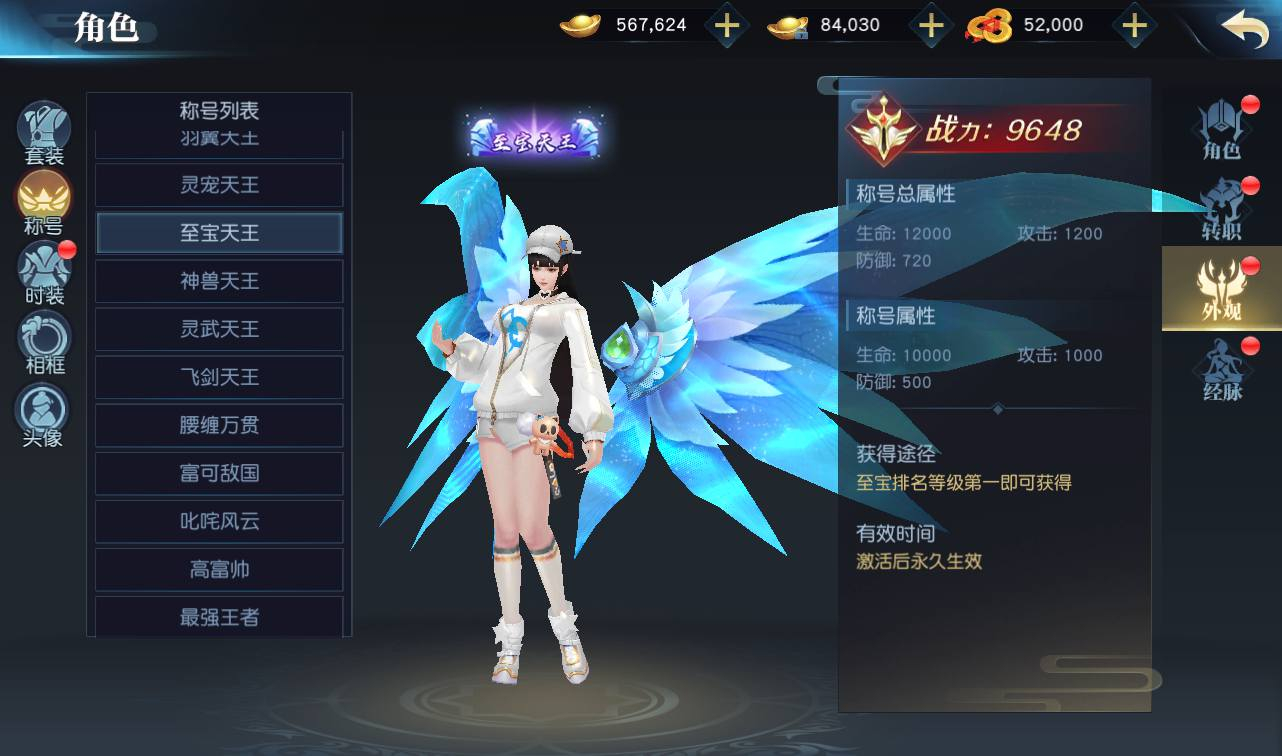Switch to the 相框 frame tab
1282x756 pixels.
coord(44,341)
